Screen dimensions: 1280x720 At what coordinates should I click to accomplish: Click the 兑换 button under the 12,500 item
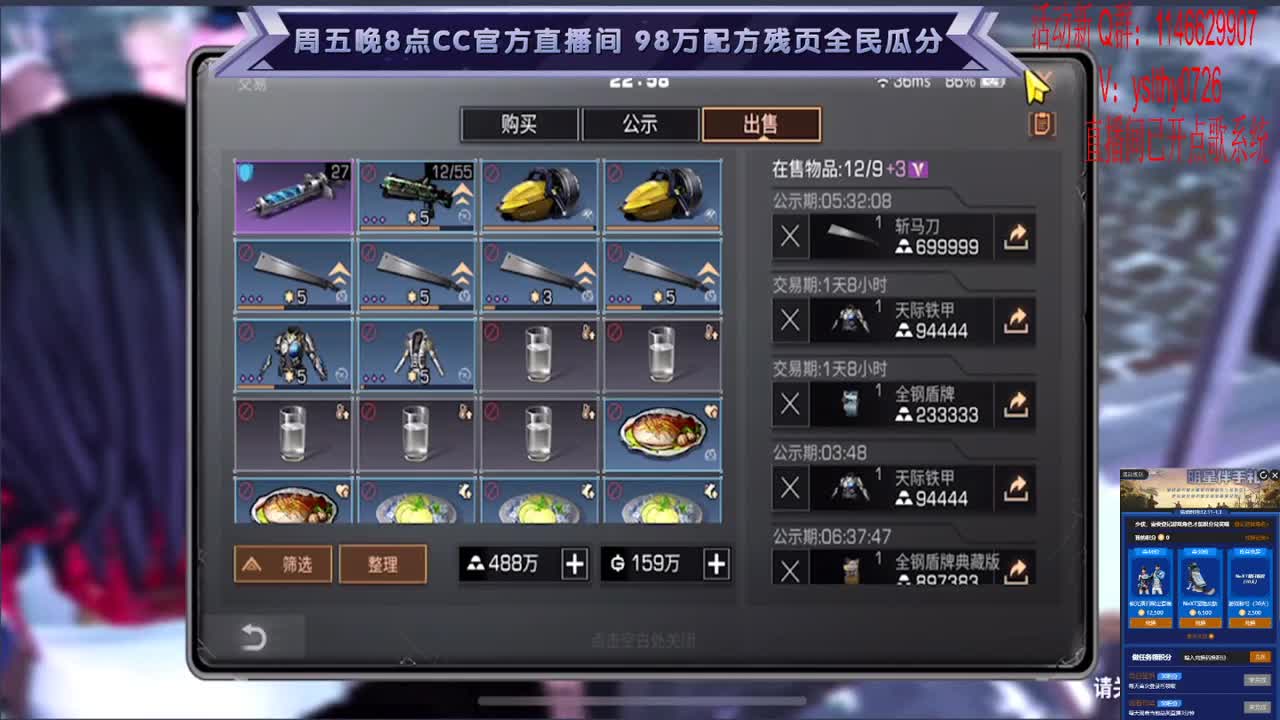coord(1150,622)
